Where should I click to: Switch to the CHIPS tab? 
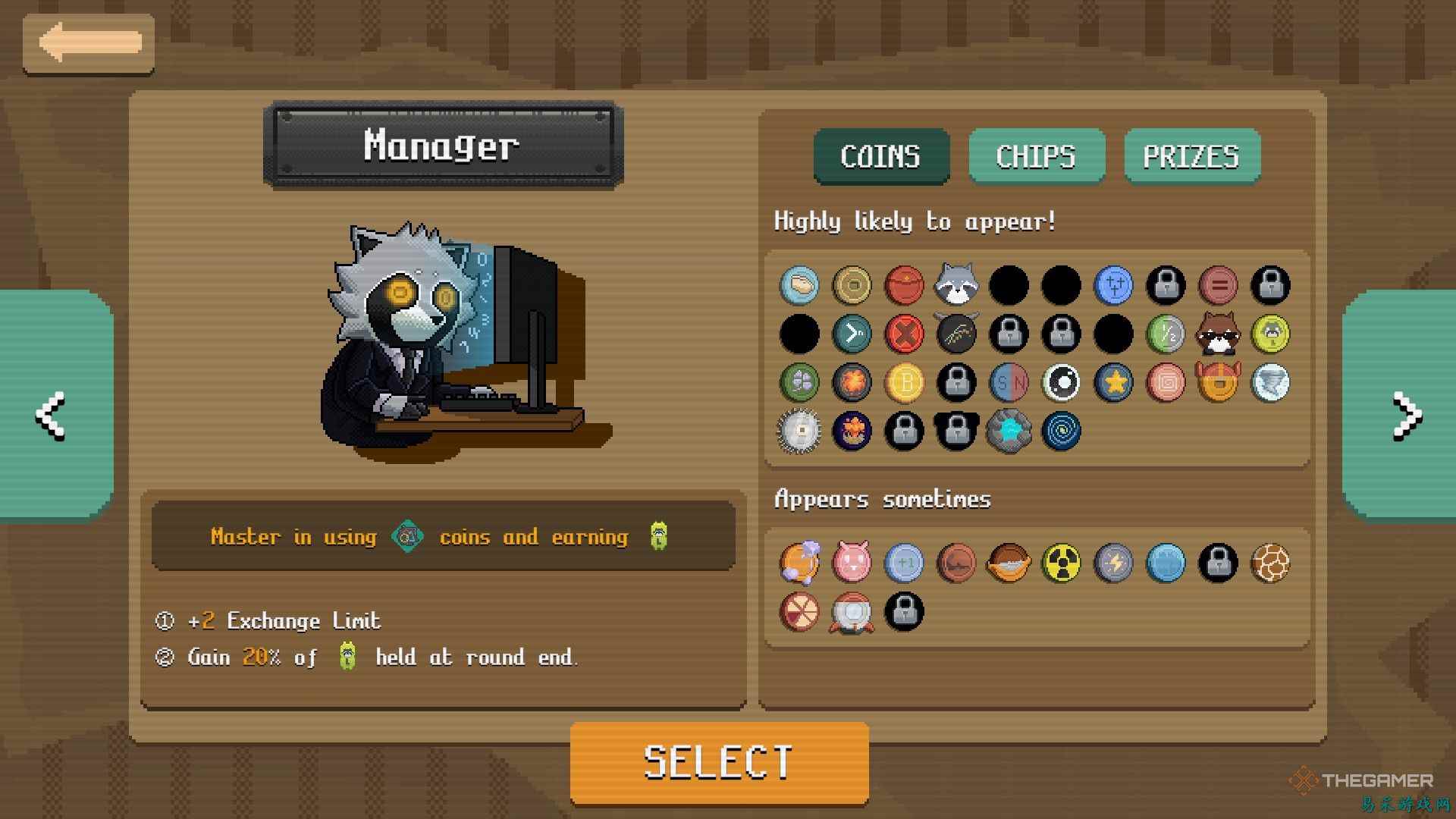(1036, 156)
